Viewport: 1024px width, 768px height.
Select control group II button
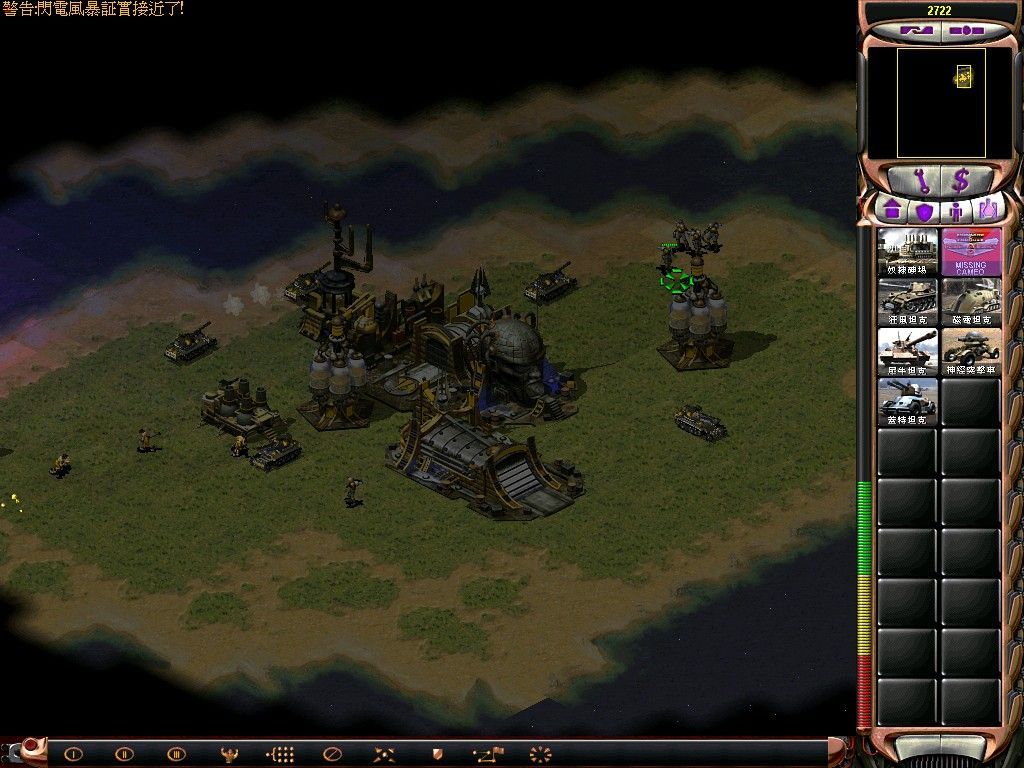click(x=124, y=754)
